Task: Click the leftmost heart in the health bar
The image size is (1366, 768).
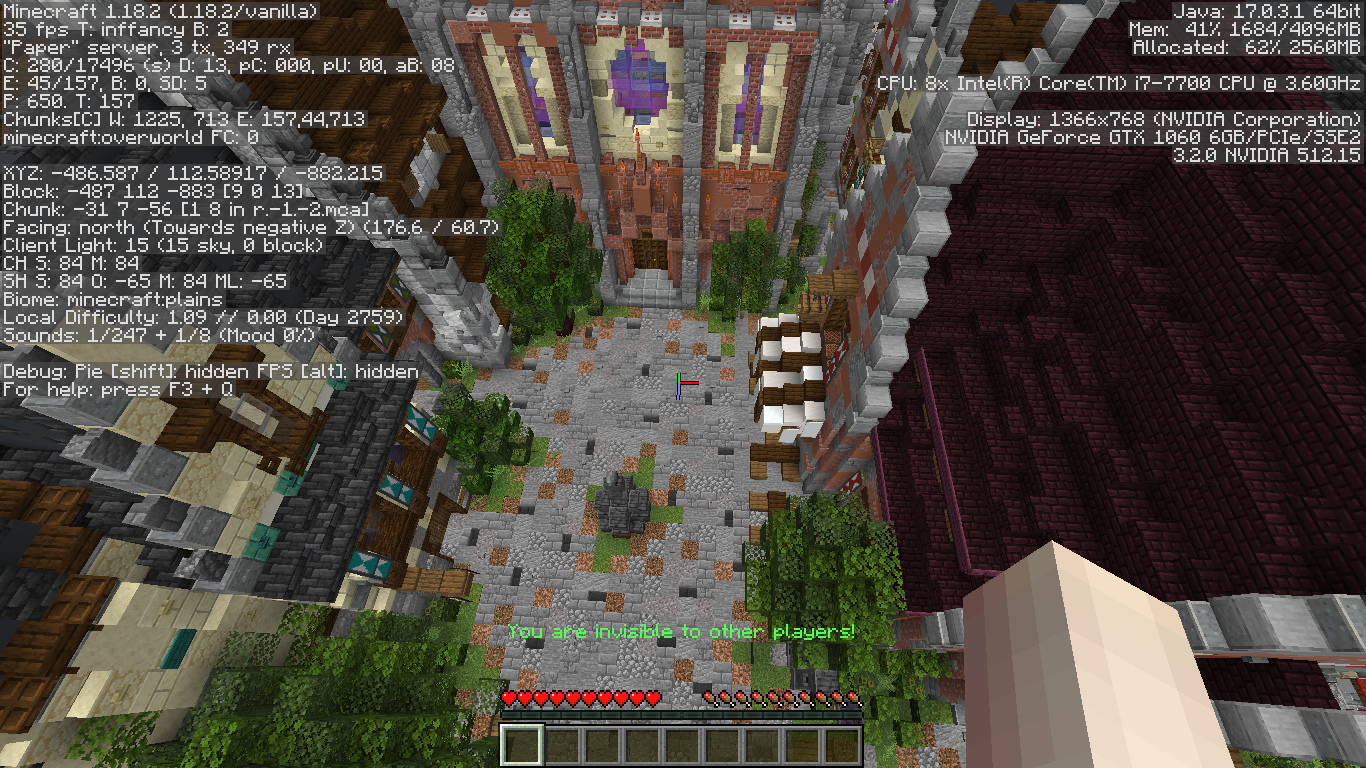Action: tap(509, 697)
